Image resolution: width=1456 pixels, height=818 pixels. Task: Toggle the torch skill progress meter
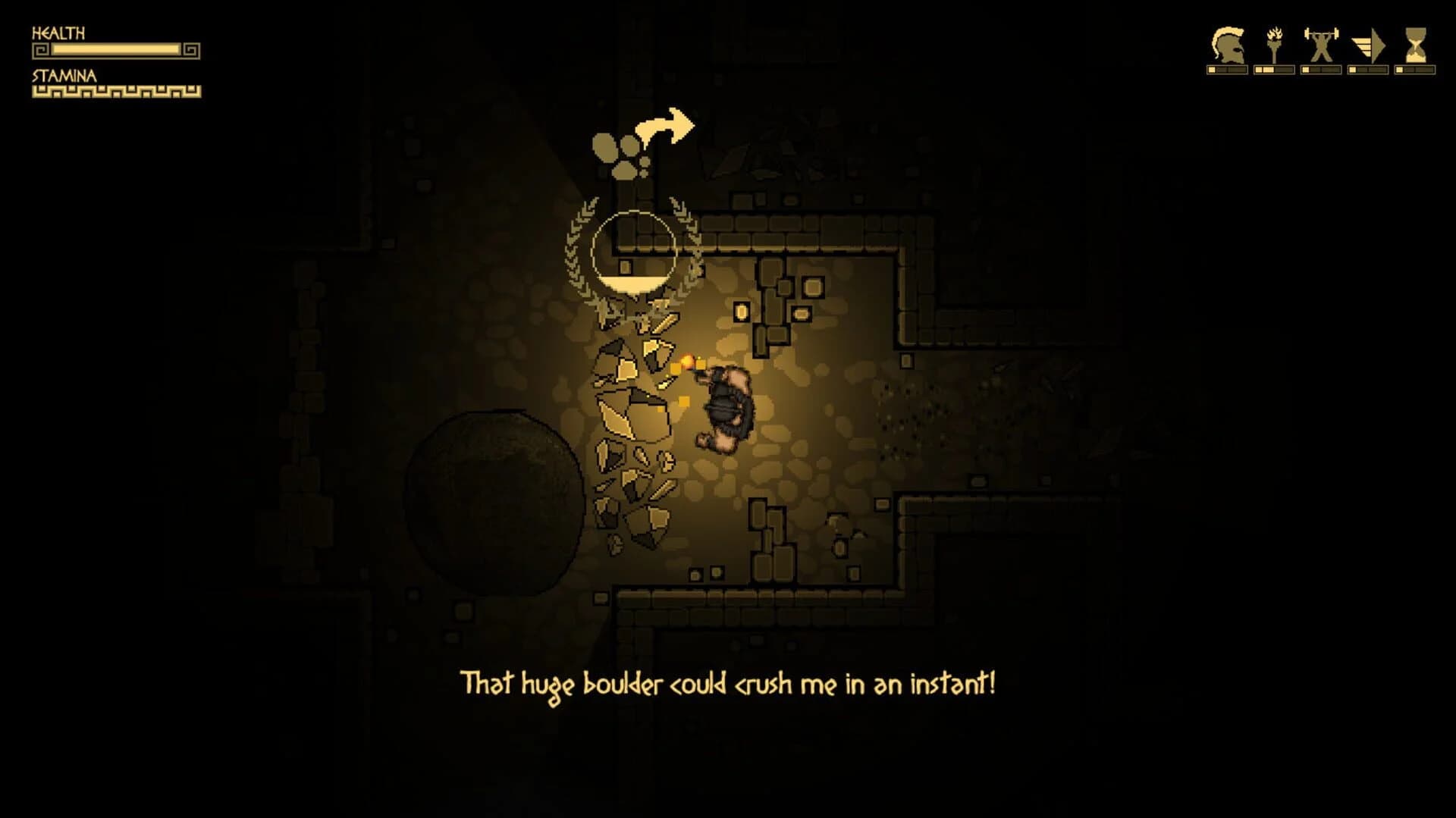click(x=1274, y=71)
